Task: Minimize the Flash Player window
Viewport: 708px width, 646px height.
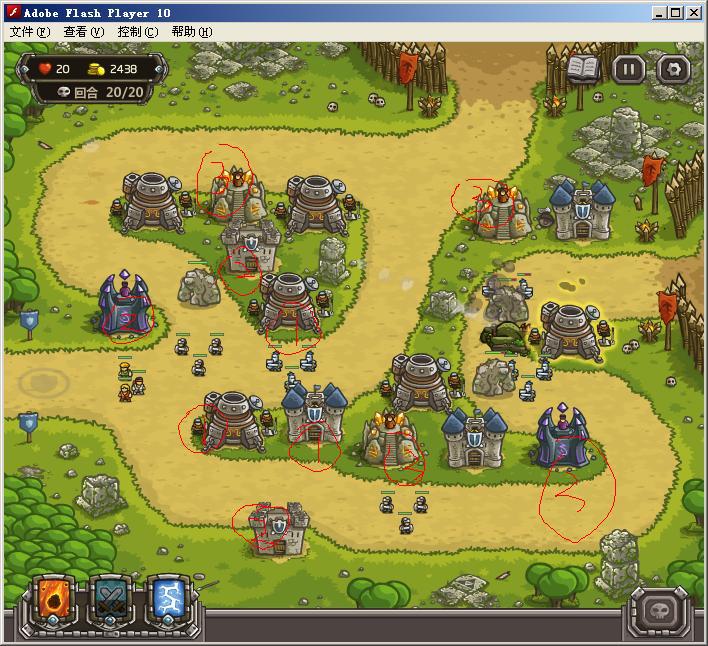Action: 660,13
